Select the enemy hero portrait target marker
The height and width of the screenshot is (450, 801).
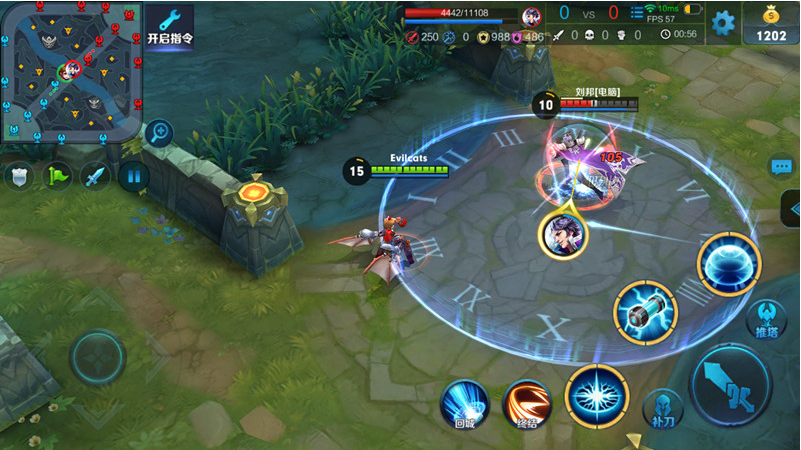563,234
